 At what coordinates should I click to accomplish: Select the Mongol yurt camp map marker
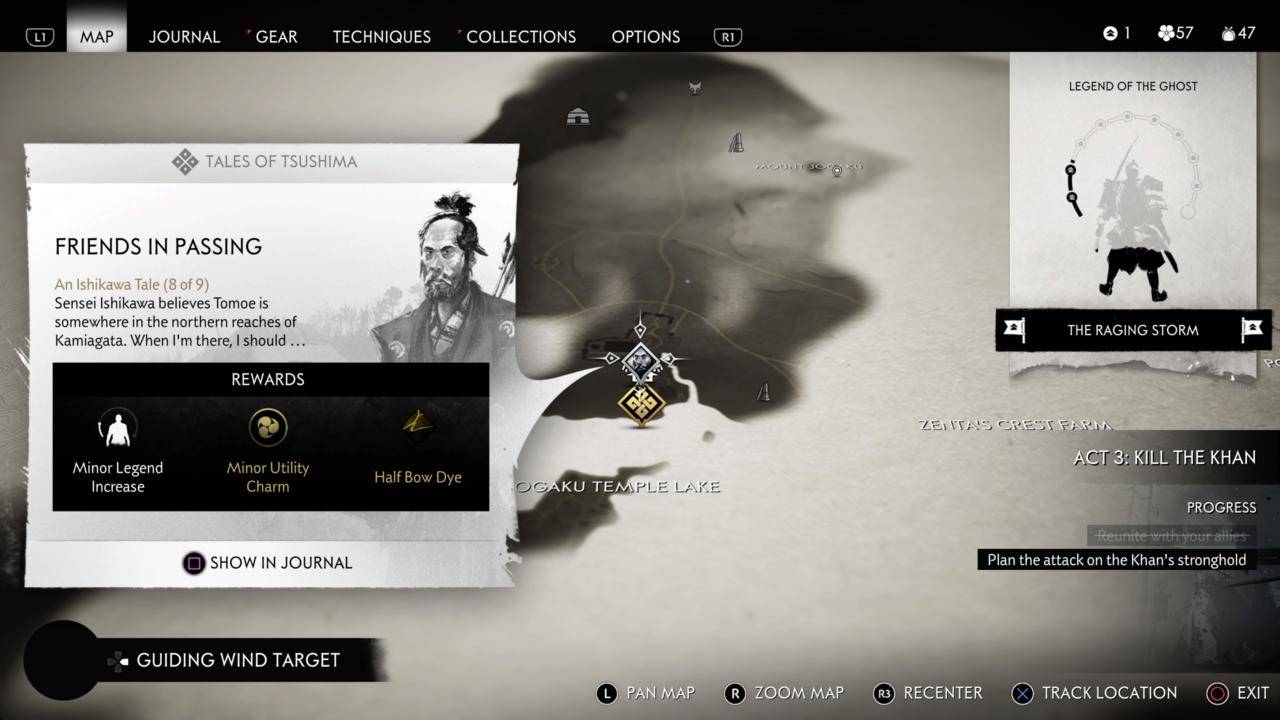578,117
